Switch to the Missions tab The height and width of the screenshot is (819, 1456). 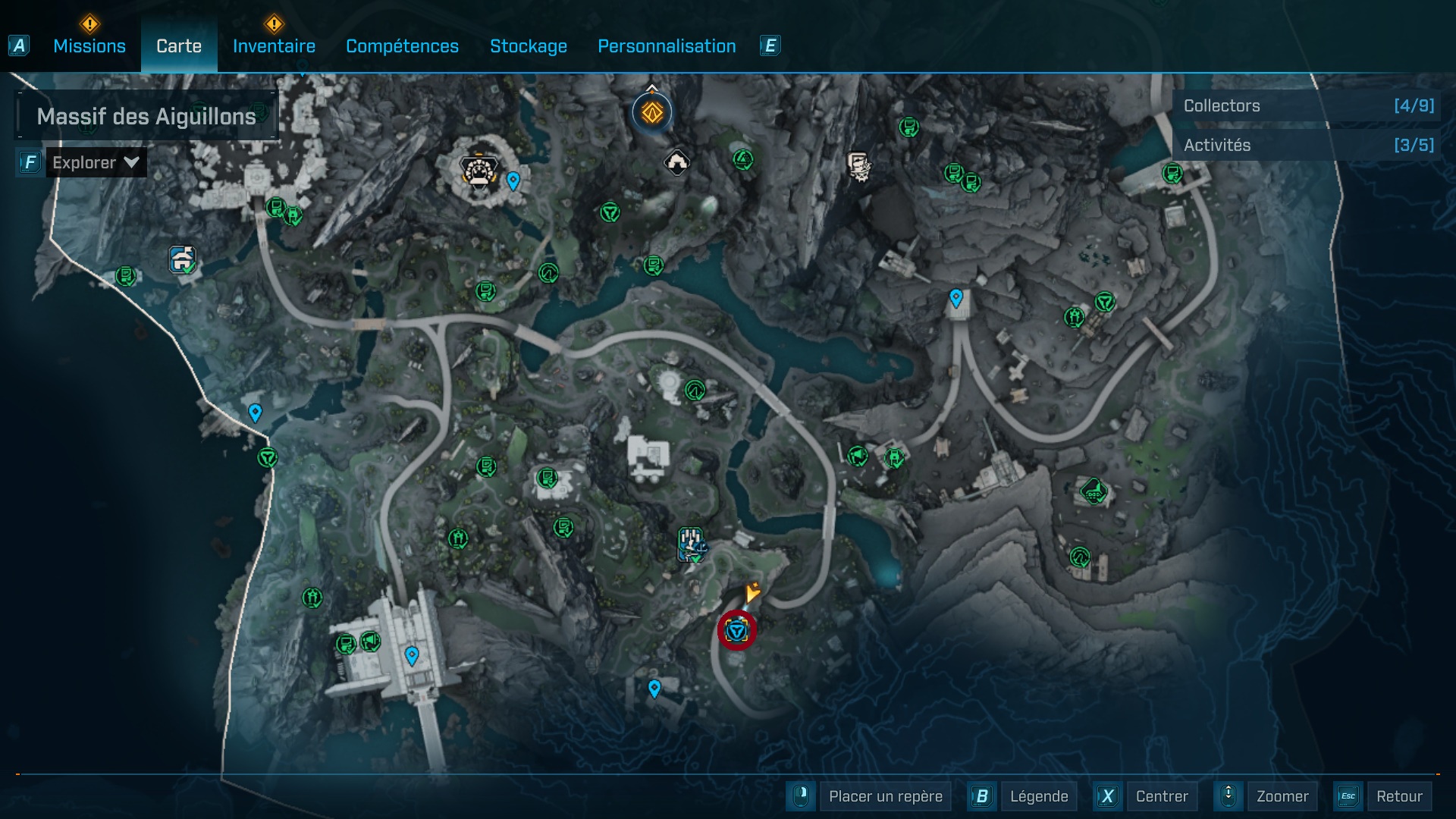coord(89,46)
